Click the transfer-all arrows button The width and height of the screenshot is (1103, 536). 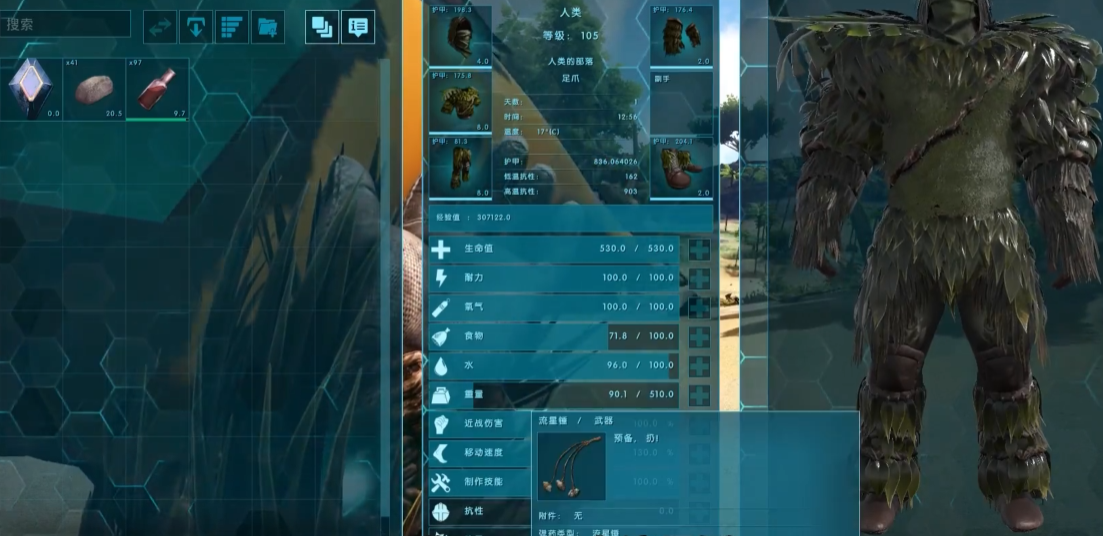click(x=160, y=27)
